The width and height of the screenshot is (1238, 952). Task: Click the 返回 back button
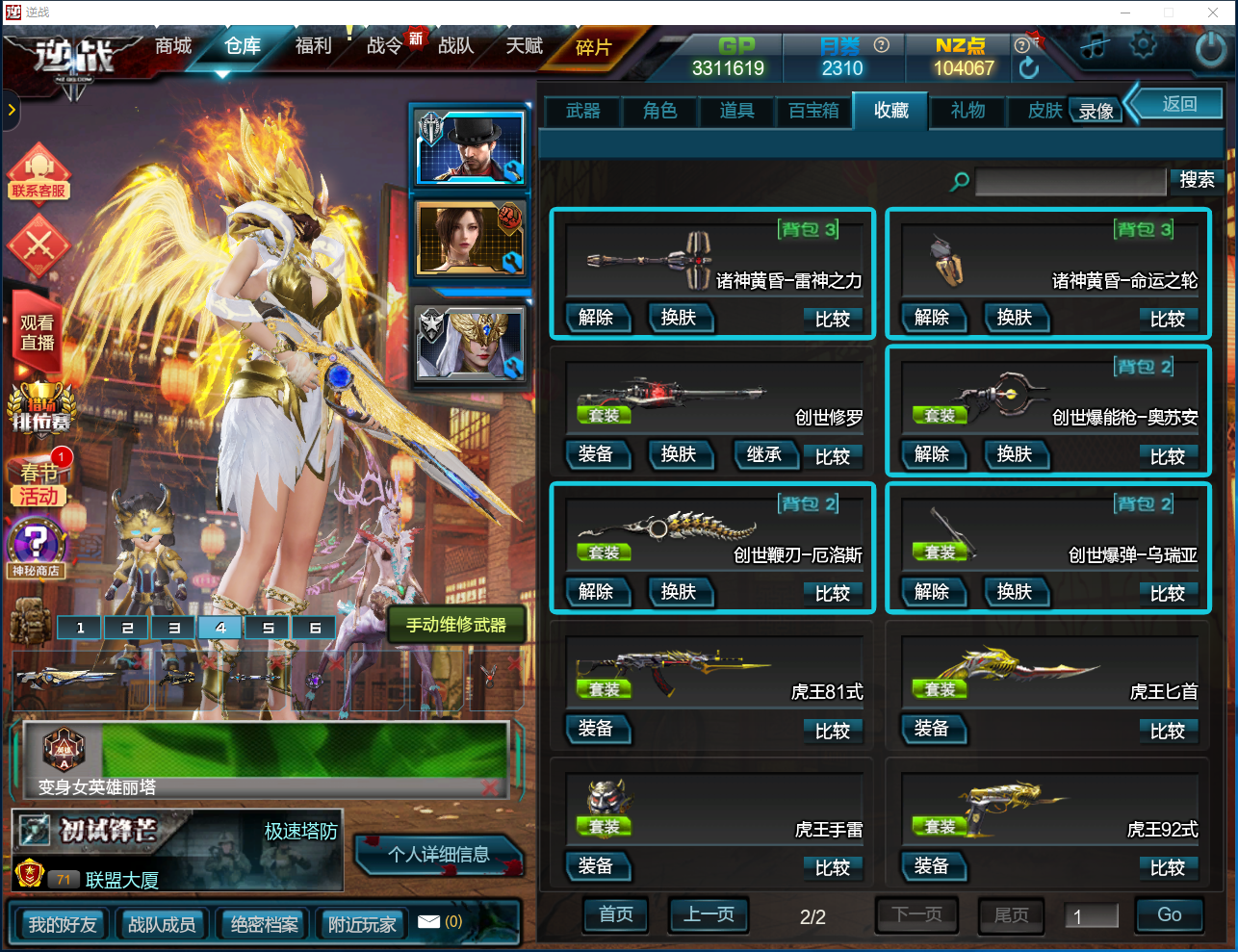coord(1179,104)
